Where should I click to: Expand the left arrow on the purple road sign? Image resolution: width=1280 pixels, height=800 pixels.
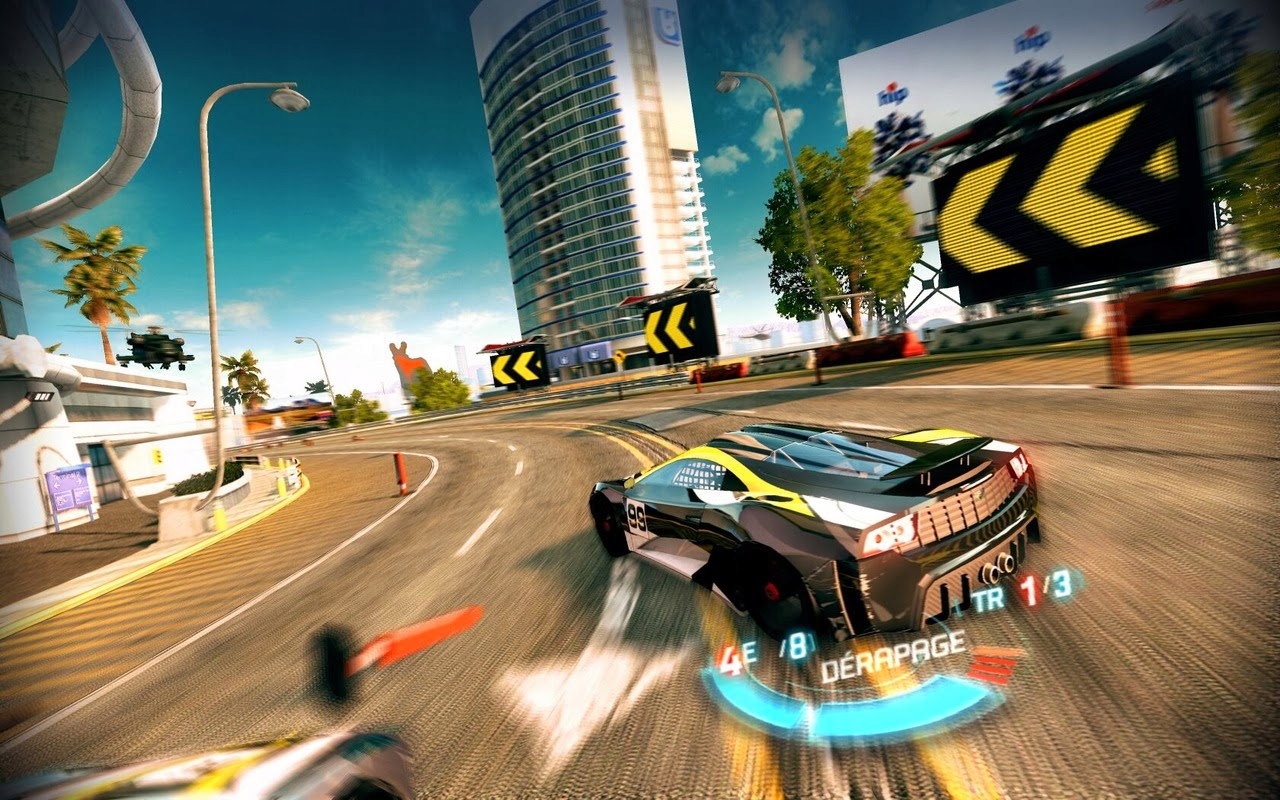(x=56, y=485)
